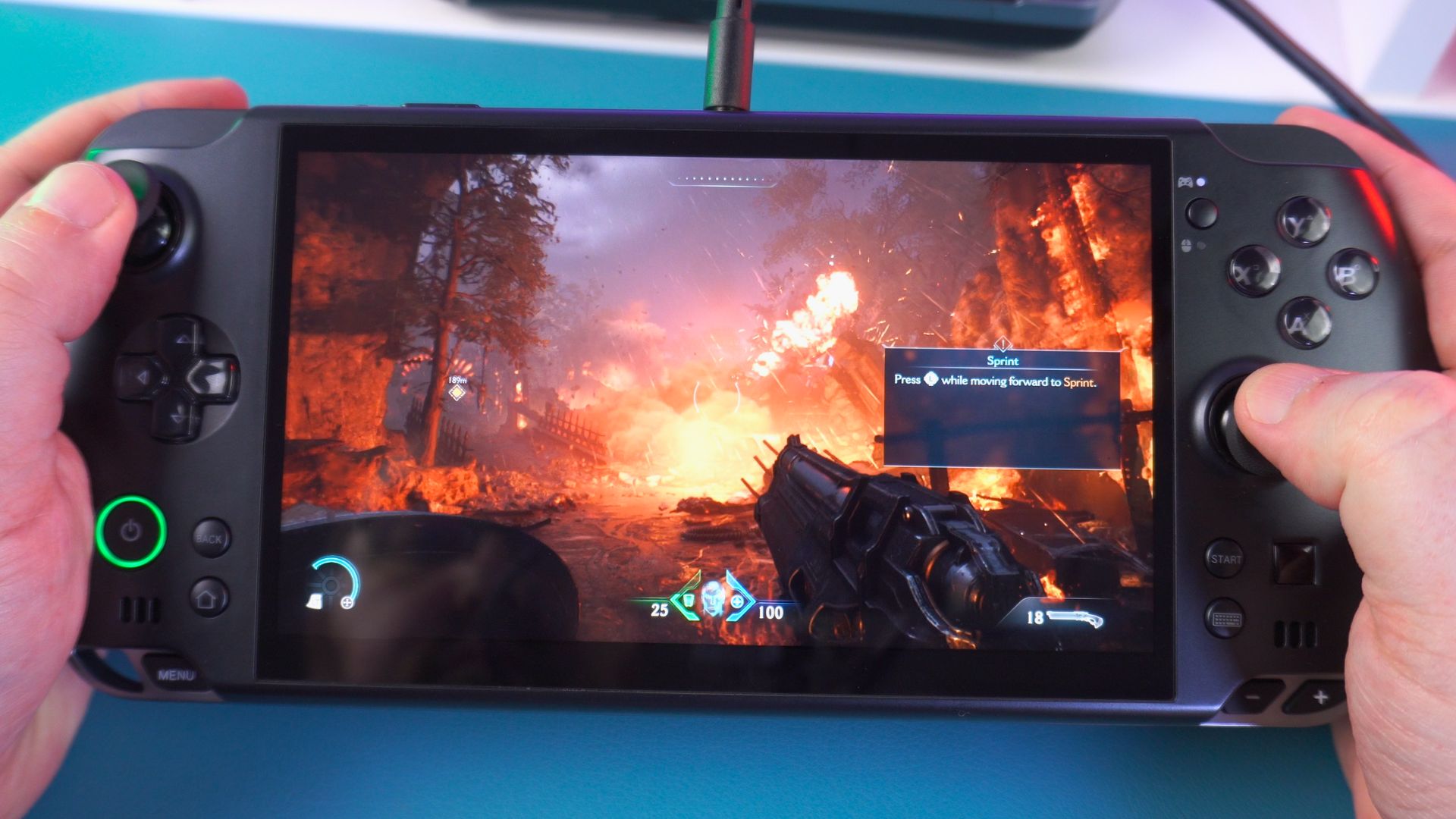Image resolution: width=1456 pixels, height=819 pixels.
Task: Select the Sprint tutorial popup
Action: click(x=1002, y=406)
